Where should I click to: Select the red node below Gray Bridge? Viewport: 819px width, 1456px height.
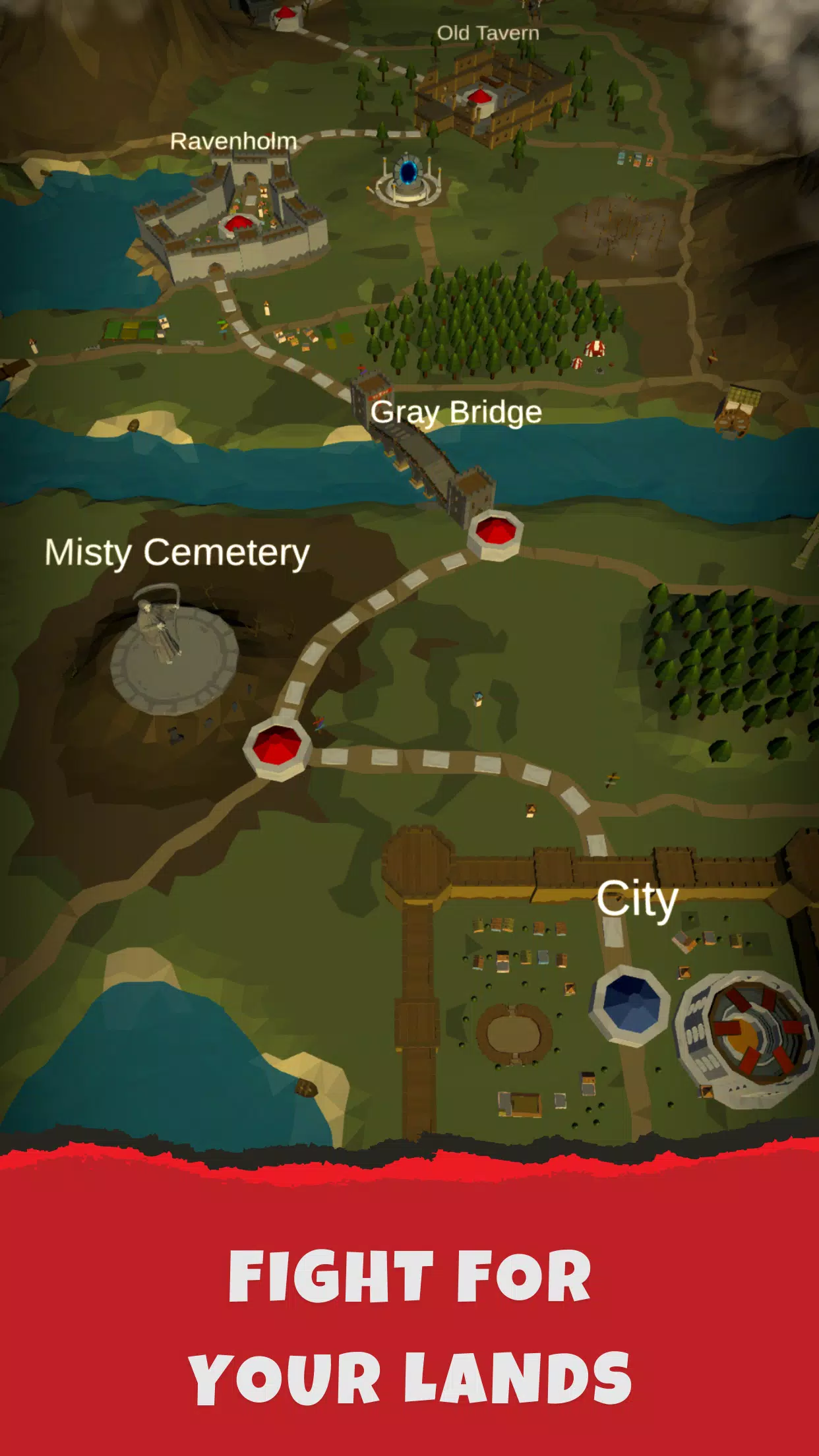495,533
